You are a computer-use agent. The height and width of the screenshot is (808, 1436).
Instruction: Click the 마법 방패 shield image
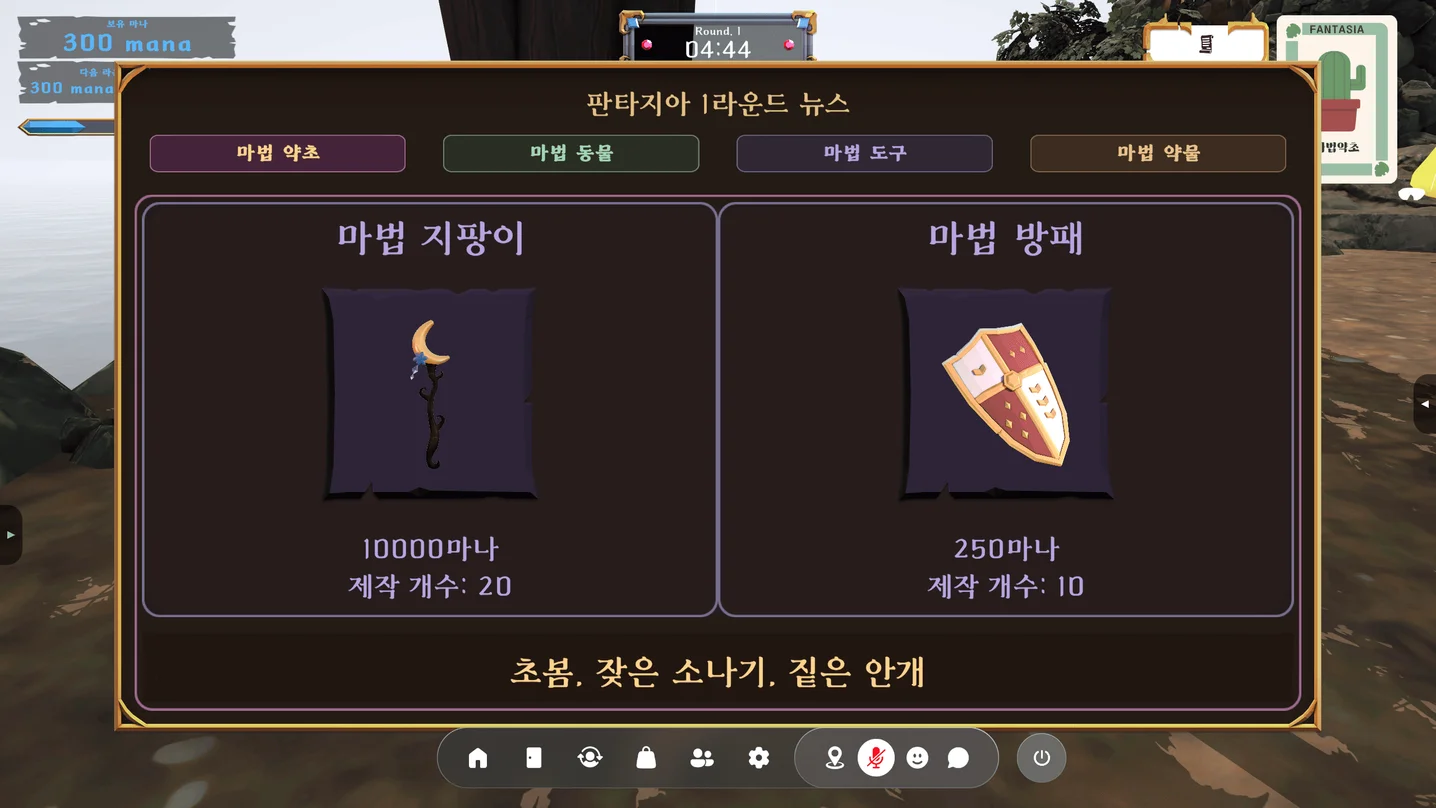pos(1006,392)
